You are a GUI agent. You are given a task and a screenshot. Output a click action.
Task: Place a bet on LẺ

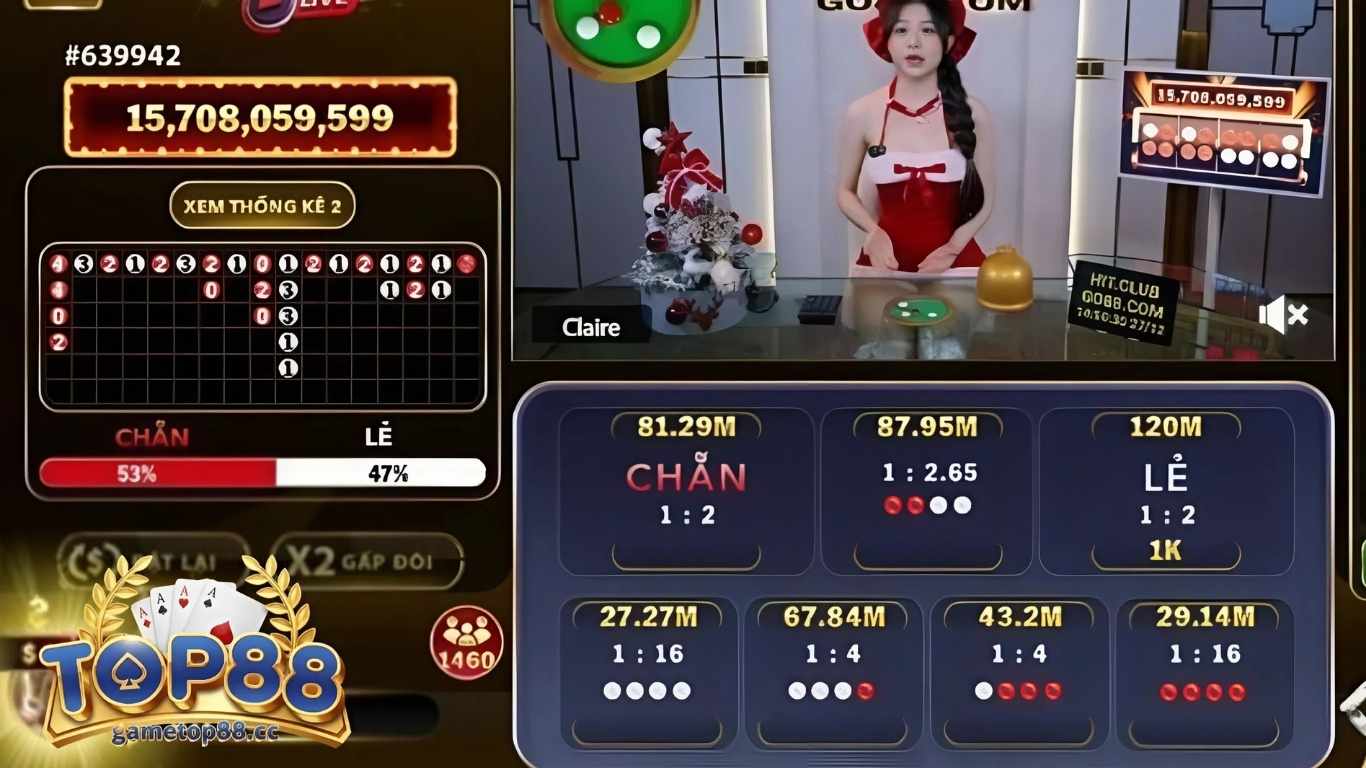(x=1163, y=478)
